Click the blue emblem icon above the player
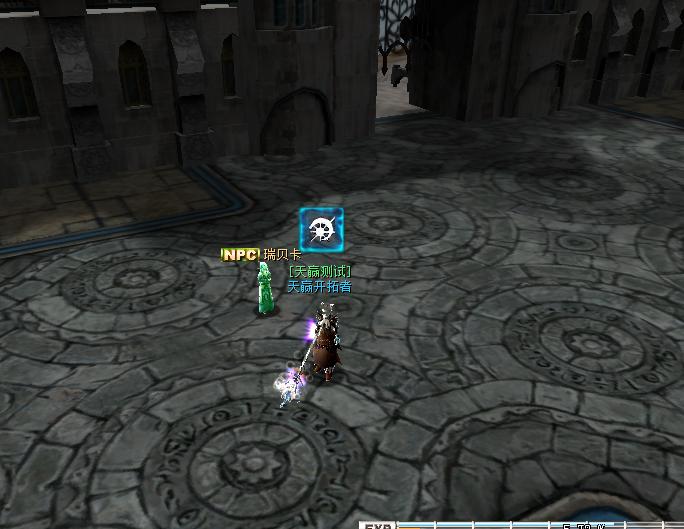684x529 pixels. [x=321, y=229]
